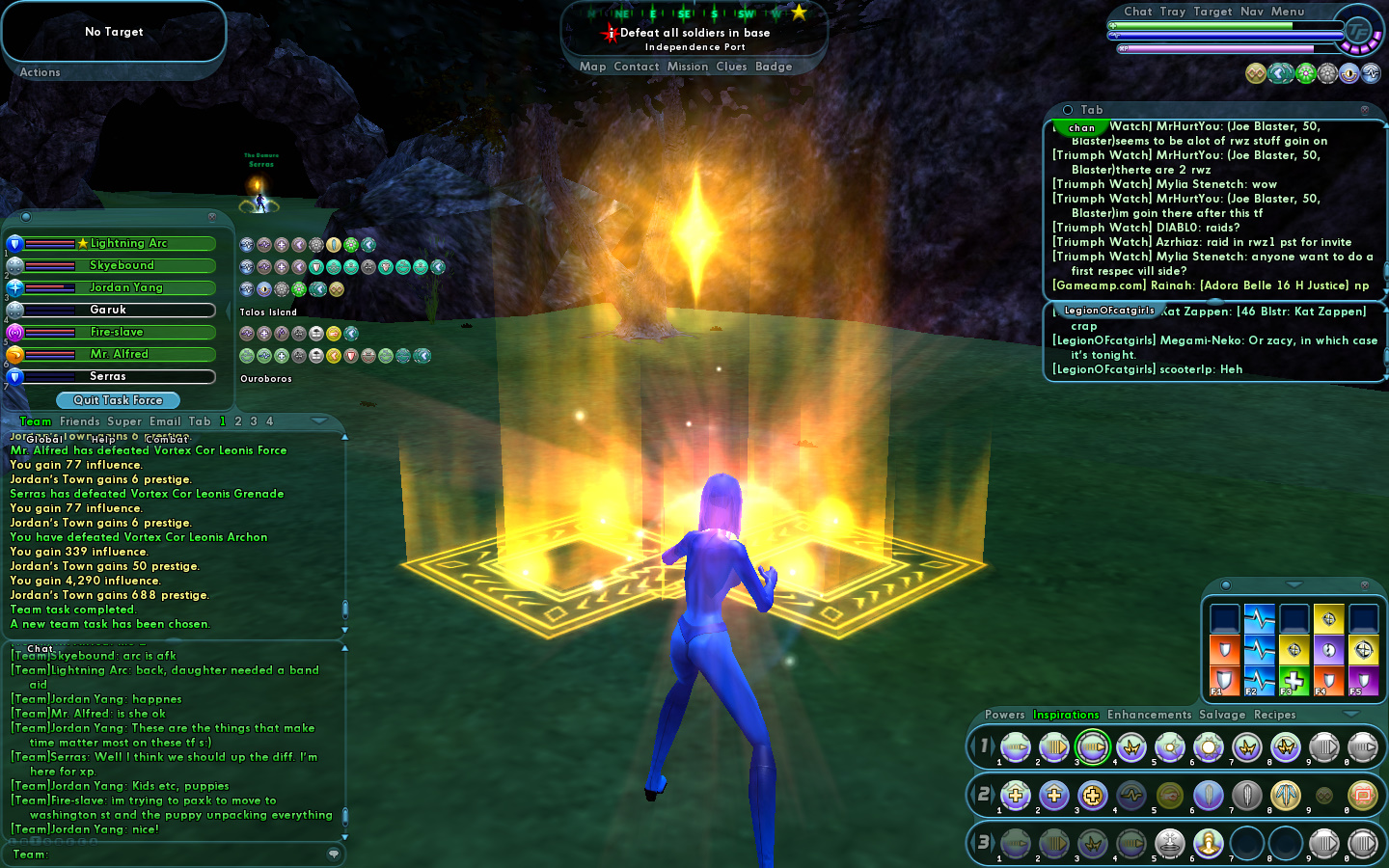Open the Recipes tab

(x=1274, y=715)
